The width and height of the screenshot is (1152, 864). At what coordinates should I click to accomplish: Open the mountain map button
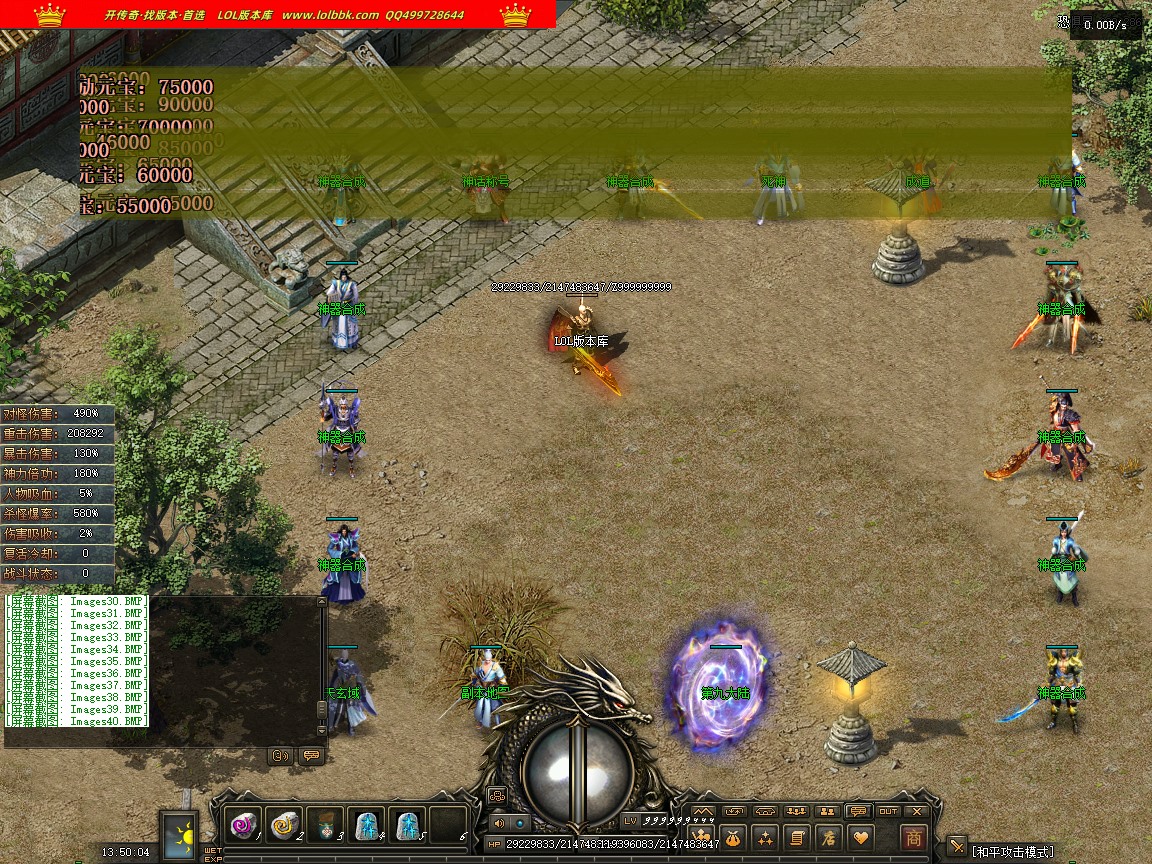click(703, 811)
